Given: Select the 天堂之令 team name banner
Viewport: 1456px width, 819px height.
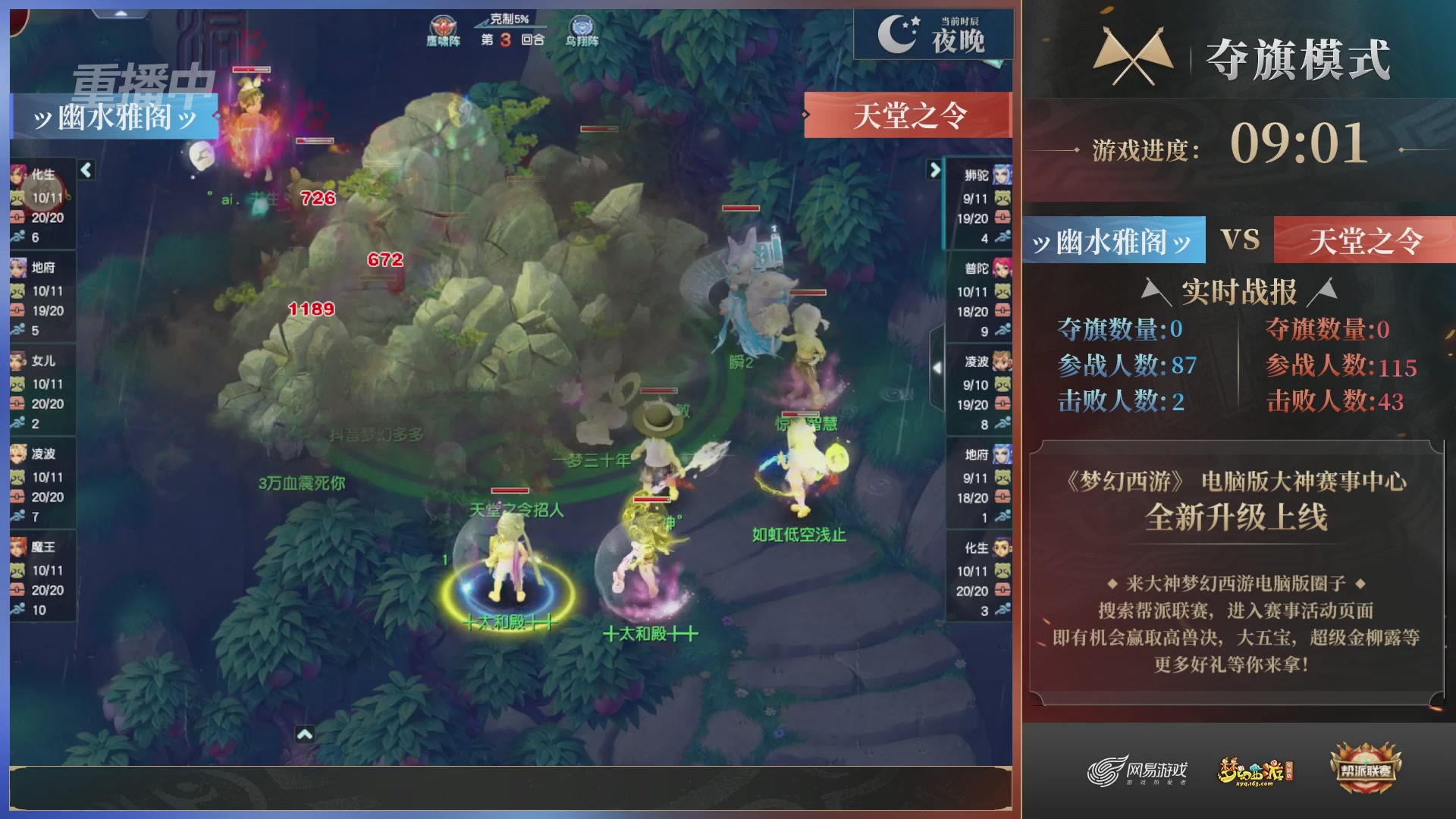Looking at the screenshot, I should tap(1367, 240).
